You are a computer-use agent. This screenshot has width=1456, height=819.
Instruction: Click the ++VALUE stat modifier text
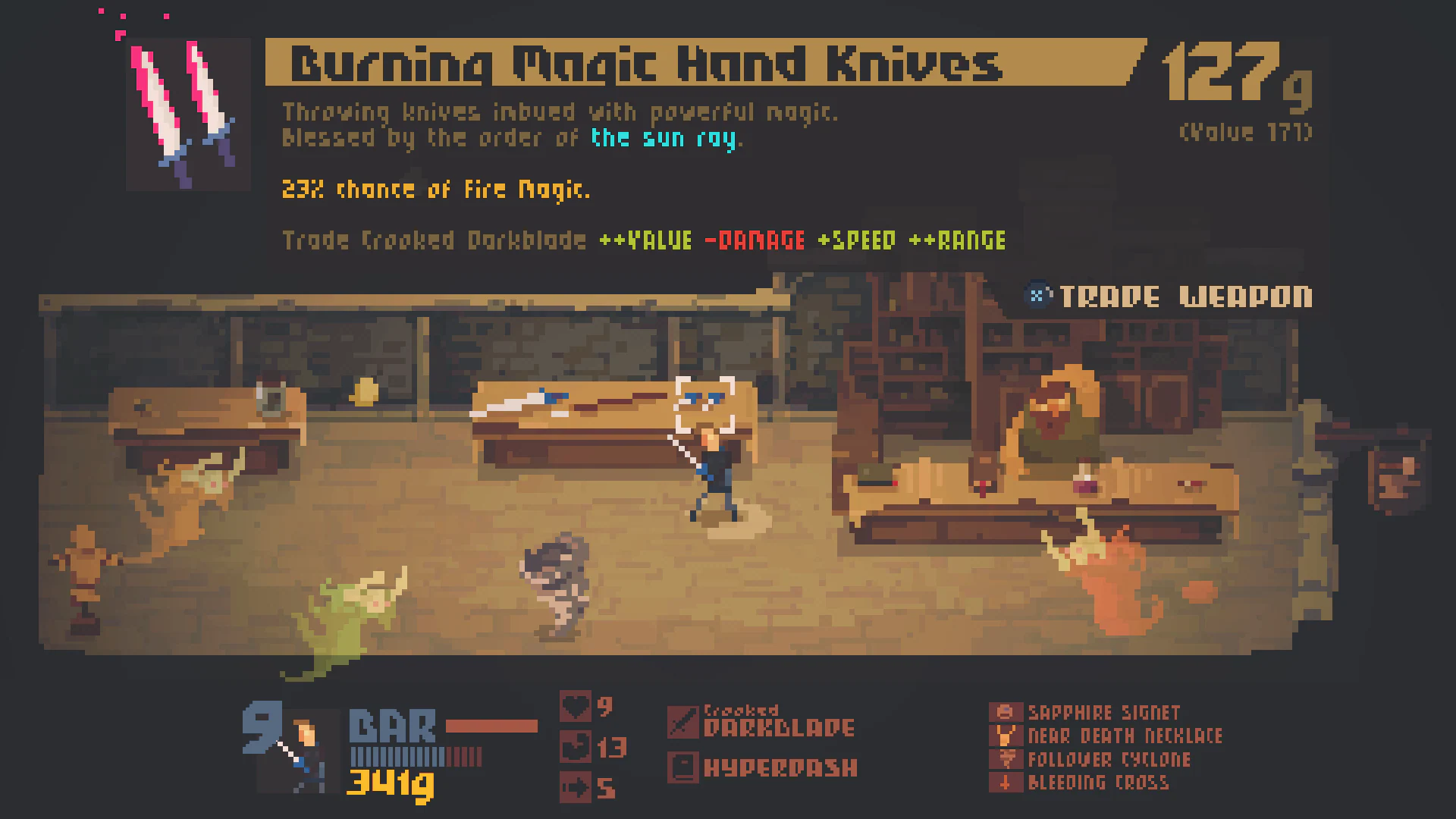pyautogui.click(x=644, y=240)
